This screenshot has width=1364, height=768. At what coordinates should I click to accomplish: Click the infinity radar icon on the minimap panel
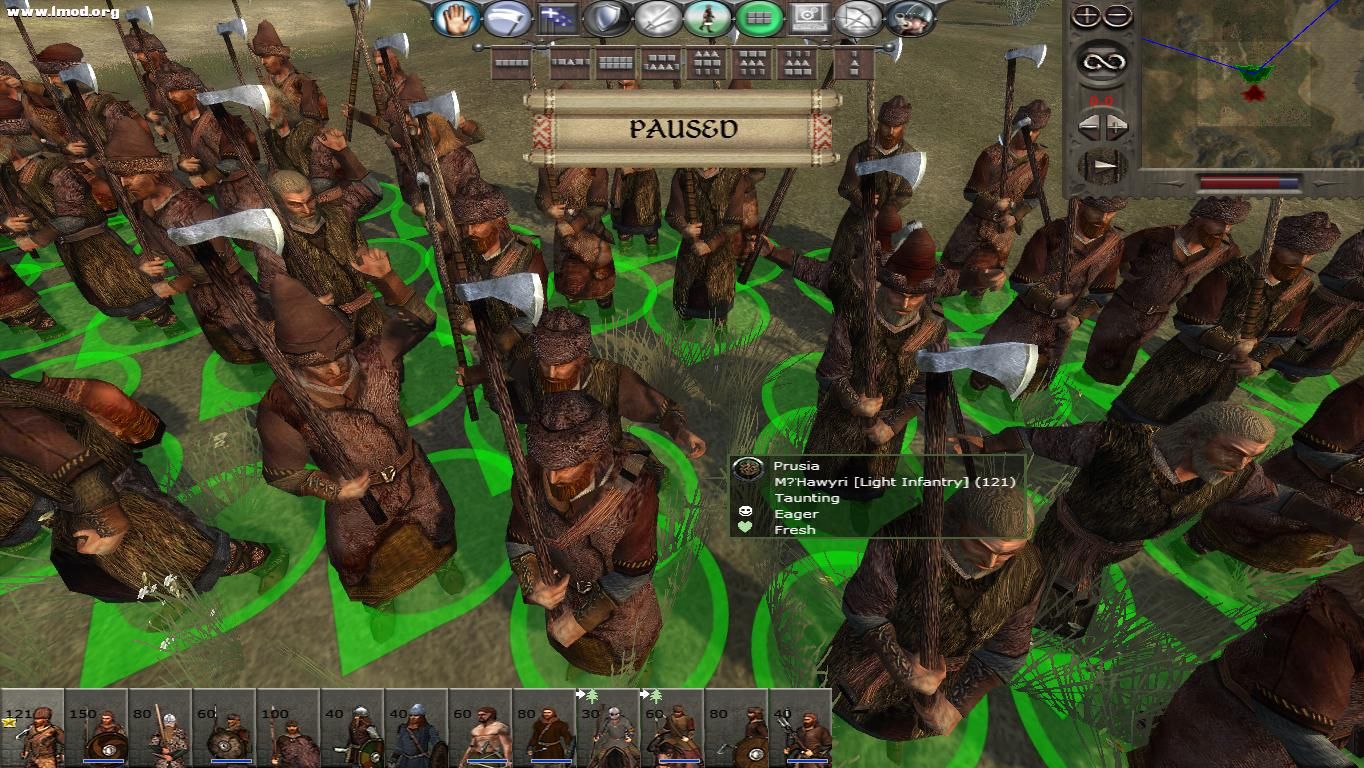point(1101,61)
